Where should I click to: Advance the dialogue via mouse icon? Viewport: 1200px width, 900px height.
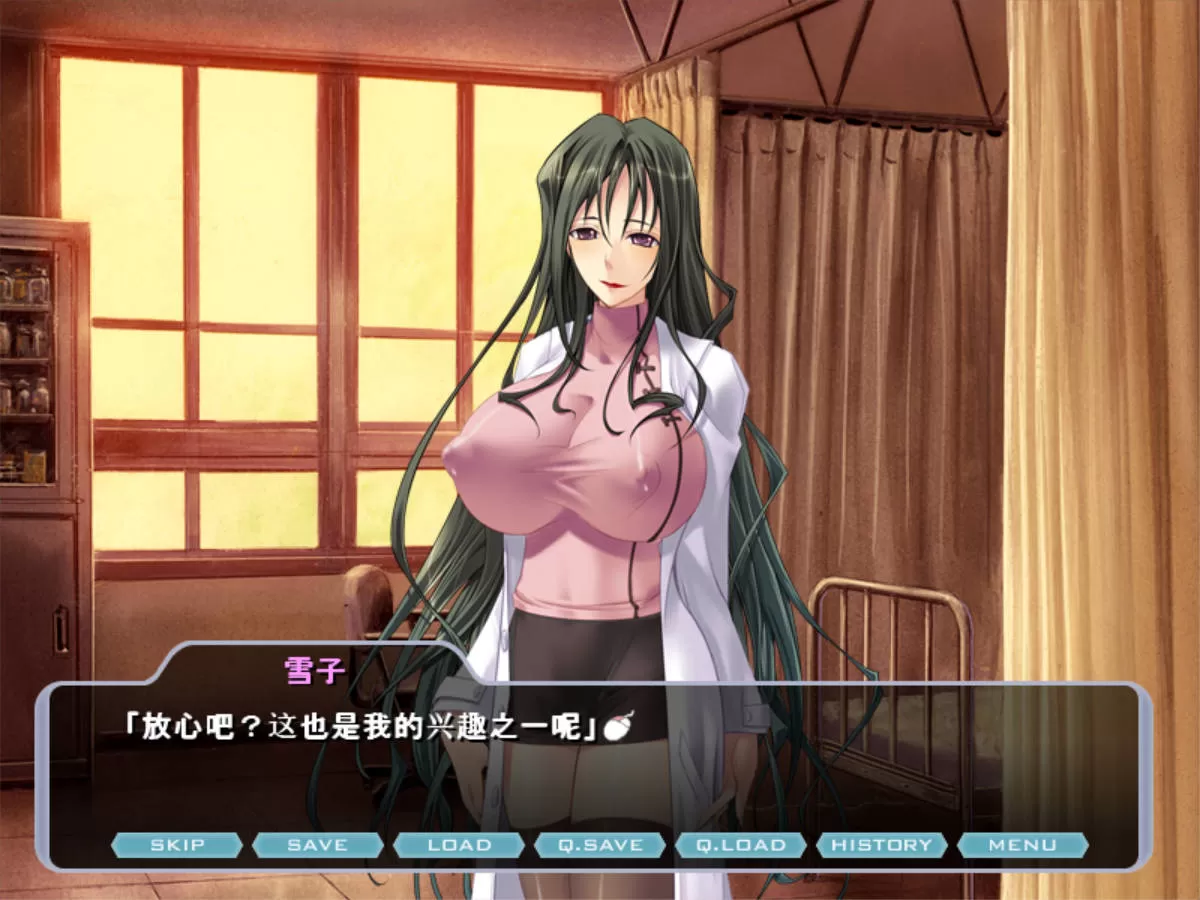point(621,729)
